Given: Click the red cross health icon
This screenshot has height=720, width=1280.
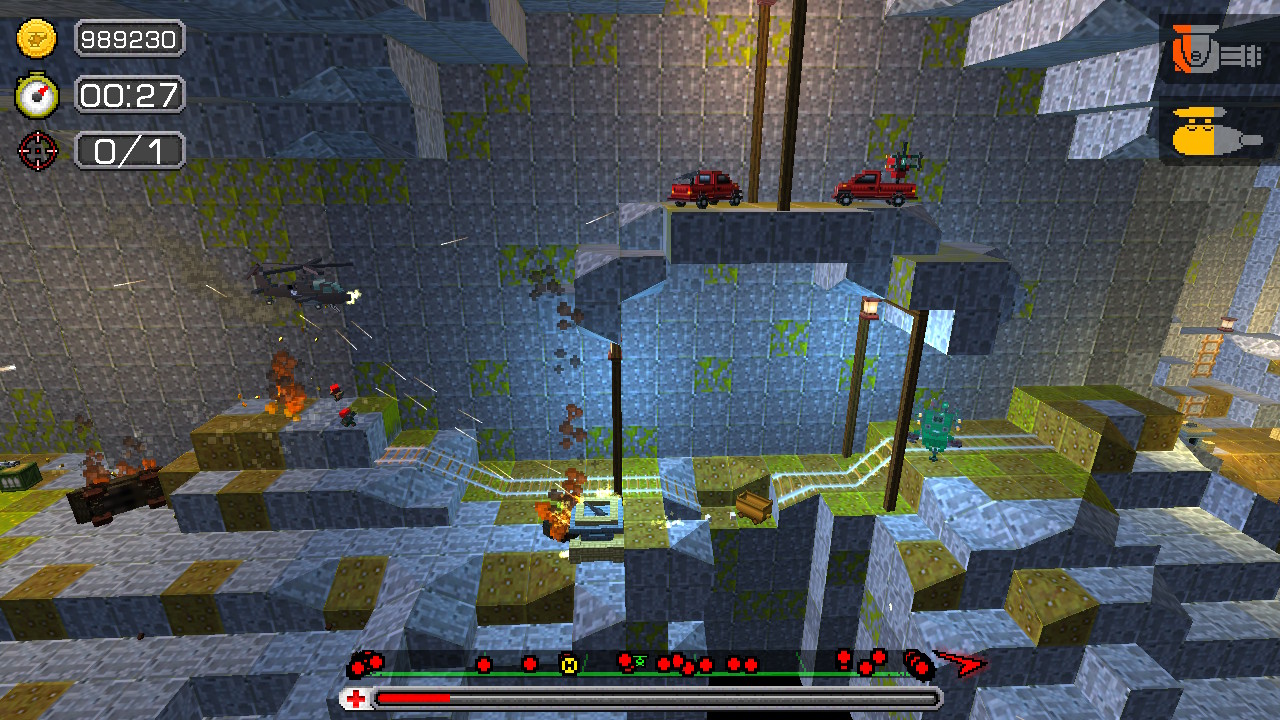Looking at the screenshot, I should pyautogui.click(x=358, y=698).
